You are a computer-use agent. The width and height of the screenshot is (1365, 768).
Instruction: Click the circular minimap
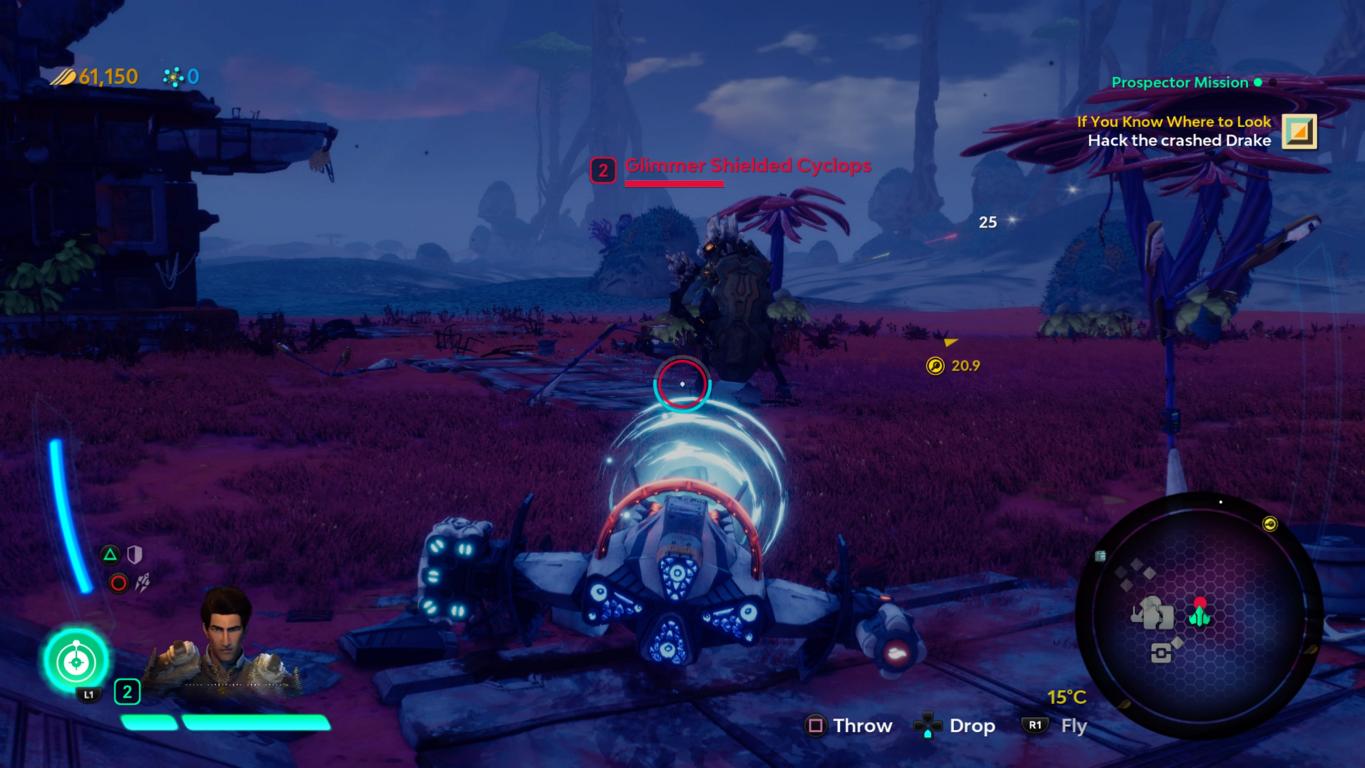[1199, 614]
